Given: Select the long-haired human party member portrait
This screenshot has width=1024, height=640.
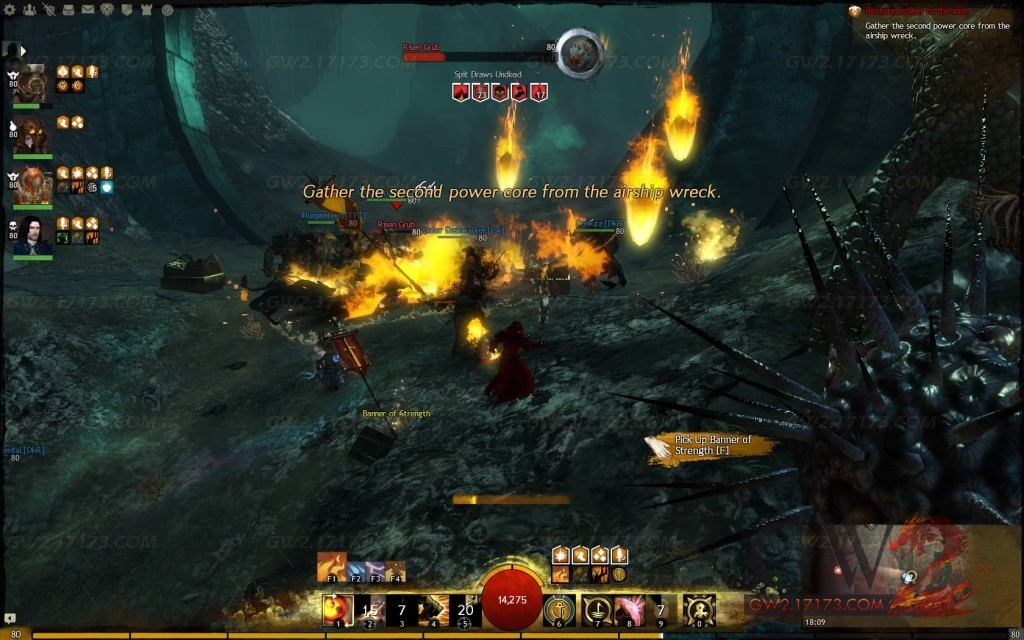Looking at the screenshot, I should pos(33,237).
